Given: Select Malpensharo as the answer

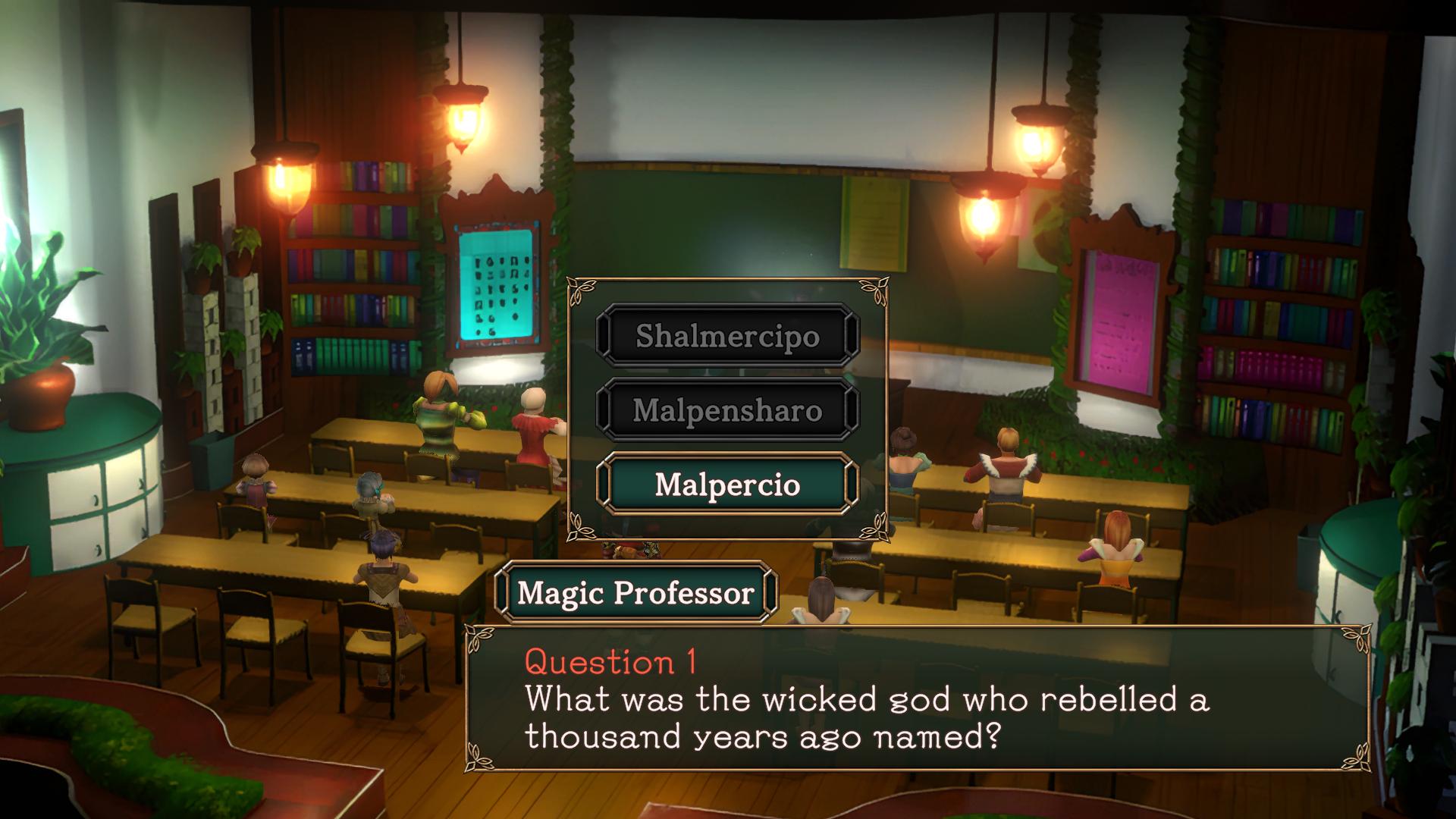Looking at the screenshot, I should pos(727,410).
